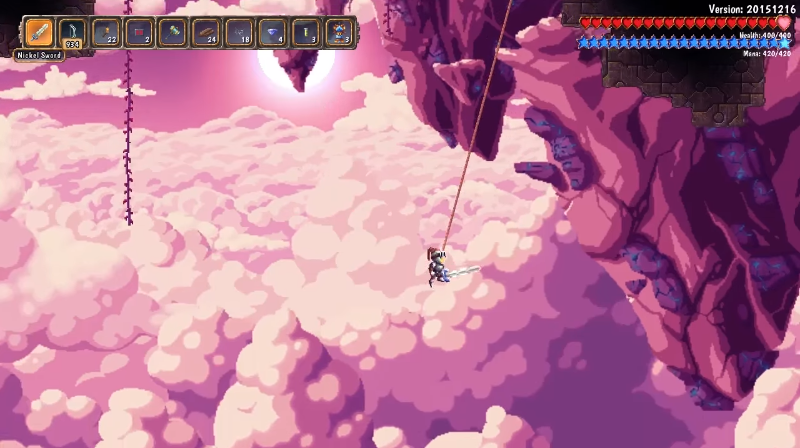Select the bow slot with 934 count
The height and width of the screenshot is (448, 800).
point(72,32)
